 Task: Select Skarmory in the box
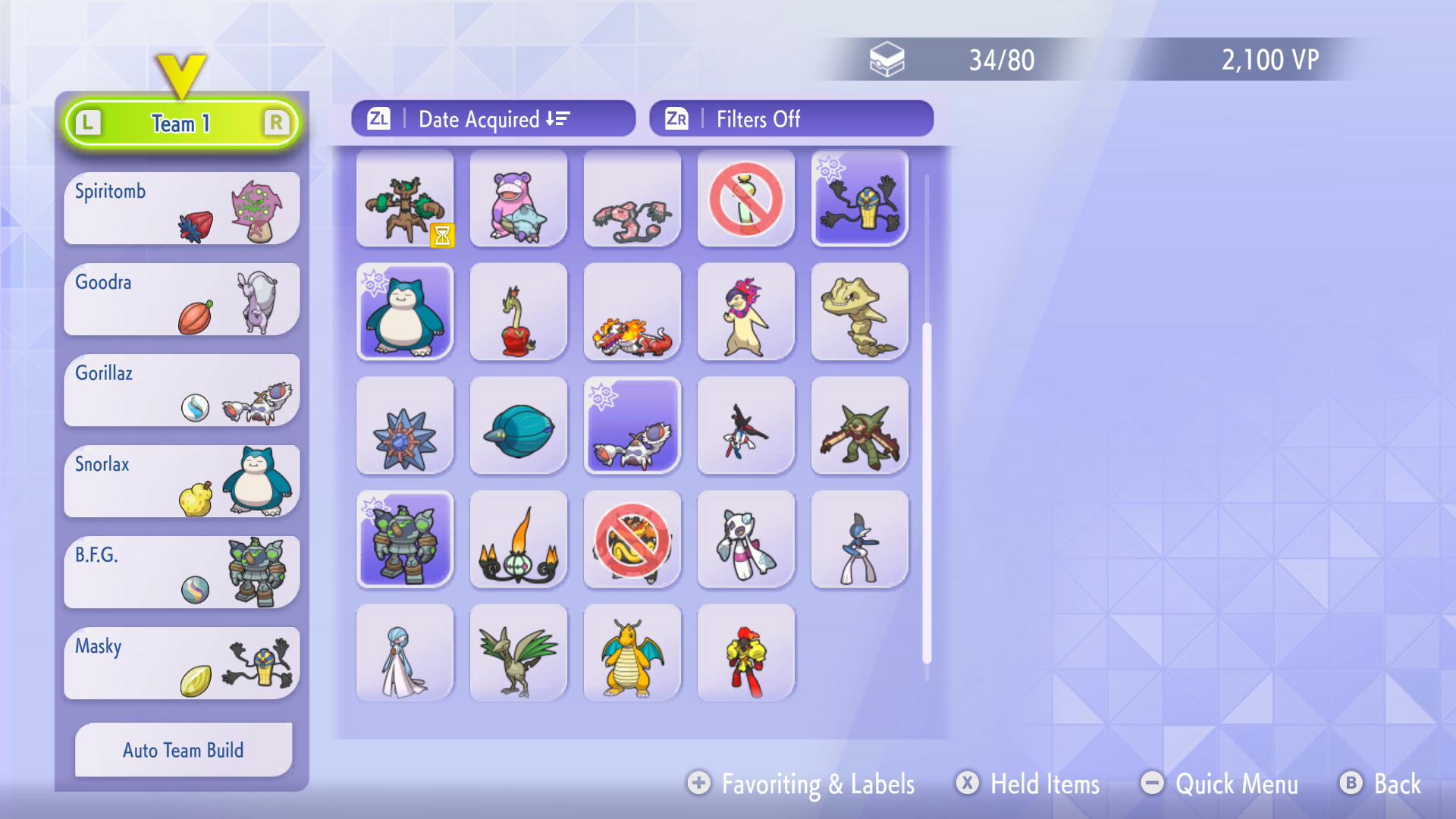pyautogui.click(x=519, y=654)
